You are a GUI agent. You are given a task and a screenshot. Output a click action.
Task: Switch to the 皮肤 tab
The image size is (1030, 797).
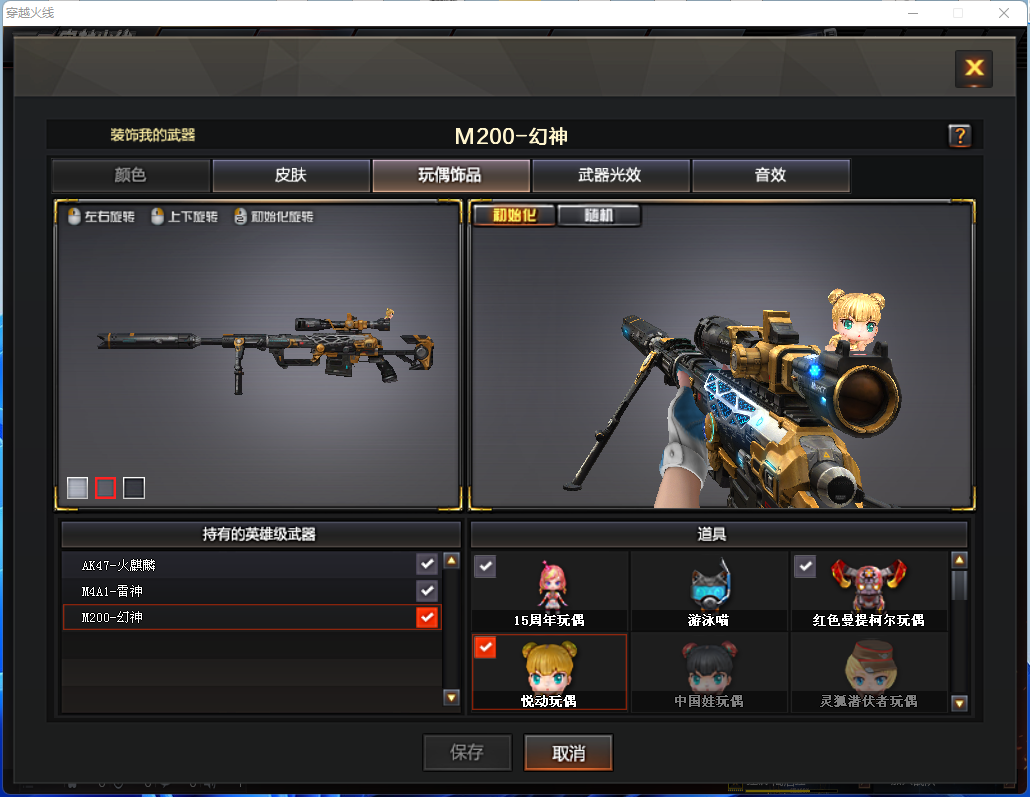(291, 175)
